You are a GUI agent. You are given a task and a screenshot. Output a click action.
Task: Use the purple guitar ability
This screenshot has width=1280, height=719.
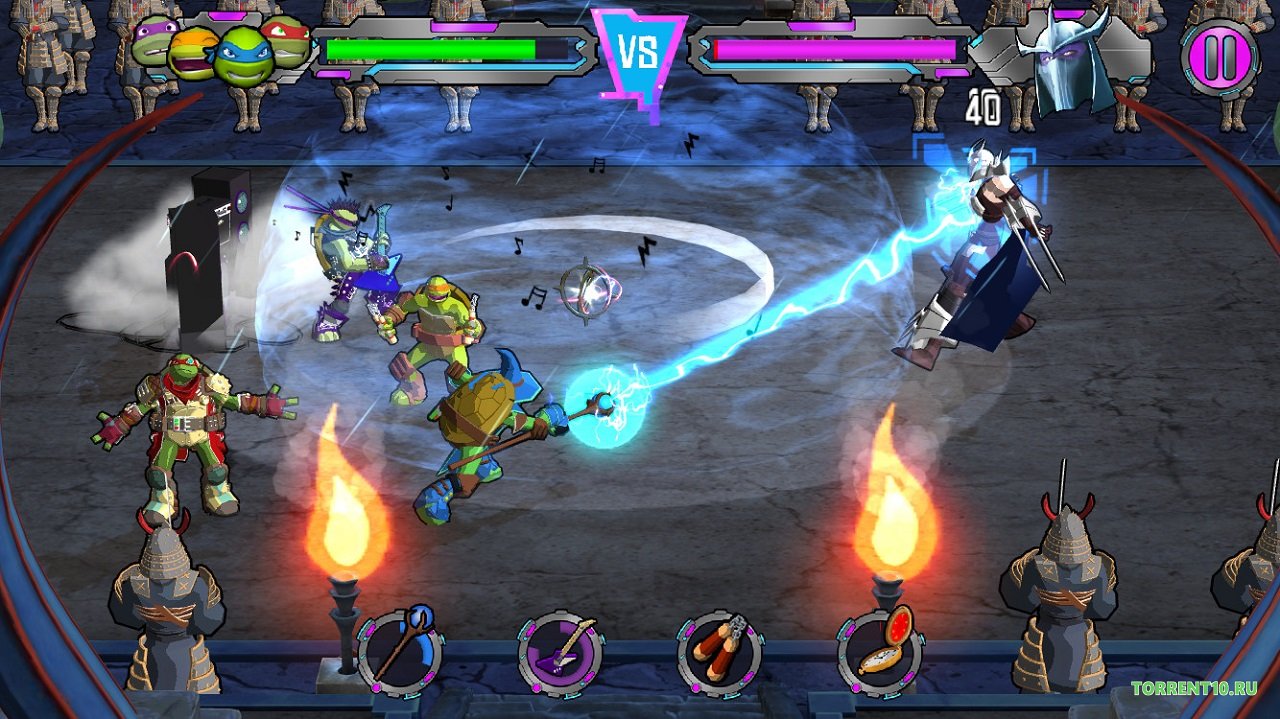point(560,655)
